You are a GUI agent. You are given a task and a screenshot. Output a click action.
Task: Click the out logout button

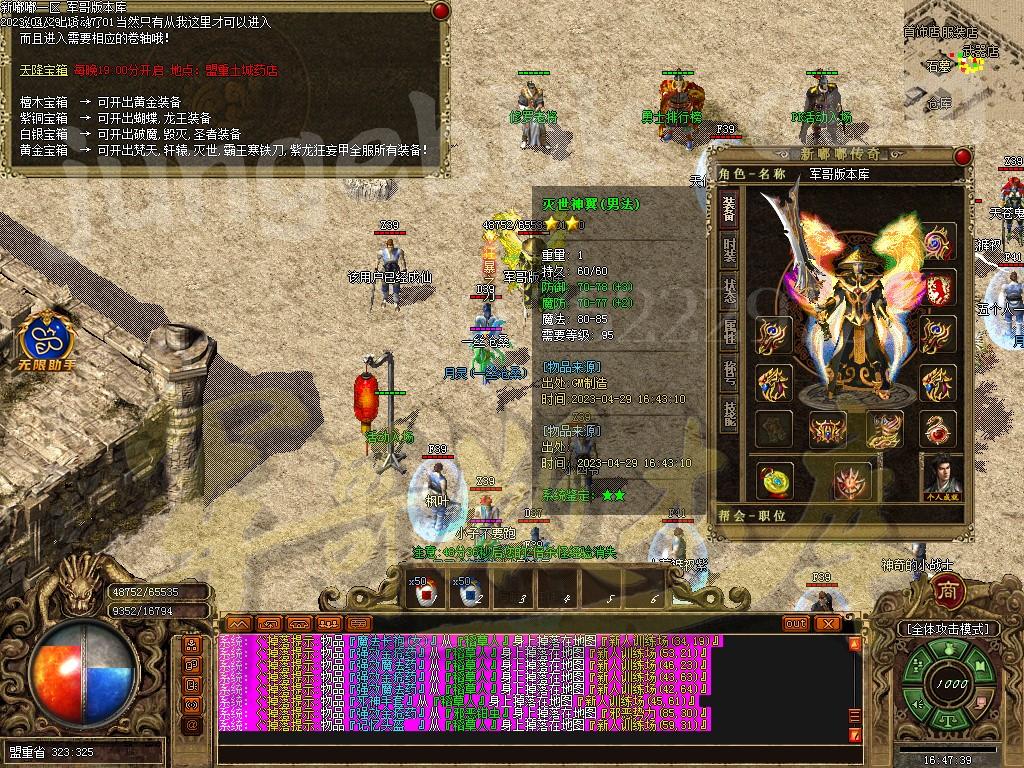pos(796,623)
